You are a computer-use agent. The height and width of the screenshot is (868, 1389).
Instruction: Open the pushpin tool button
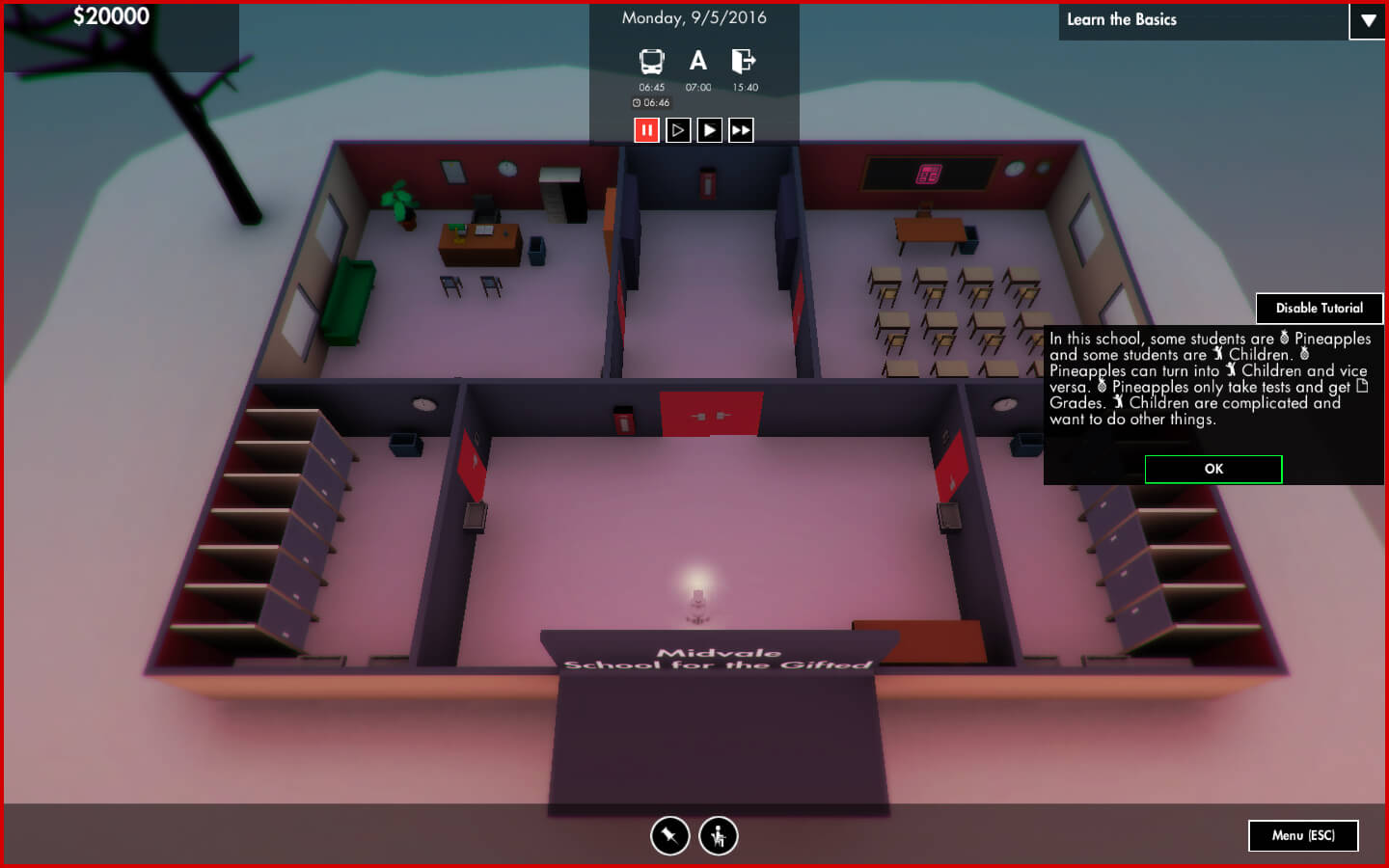tap(669, 836)
